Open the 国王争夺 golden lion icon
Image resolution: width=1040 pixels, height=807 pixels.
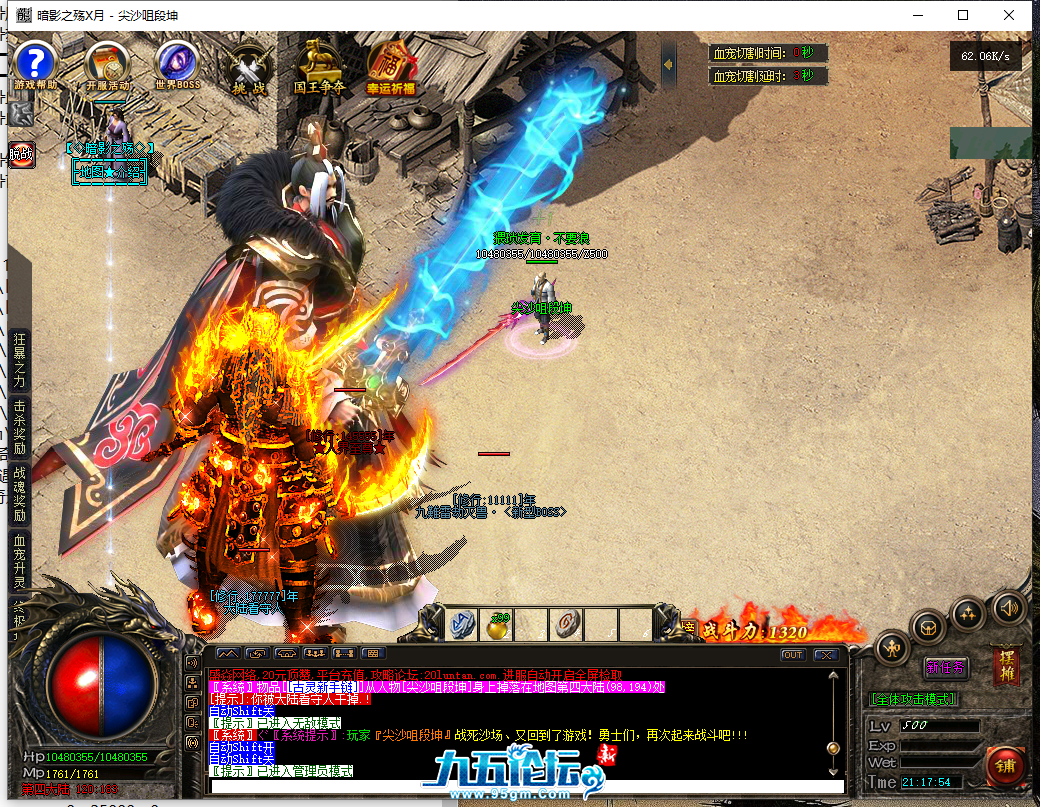click(319, 63)
